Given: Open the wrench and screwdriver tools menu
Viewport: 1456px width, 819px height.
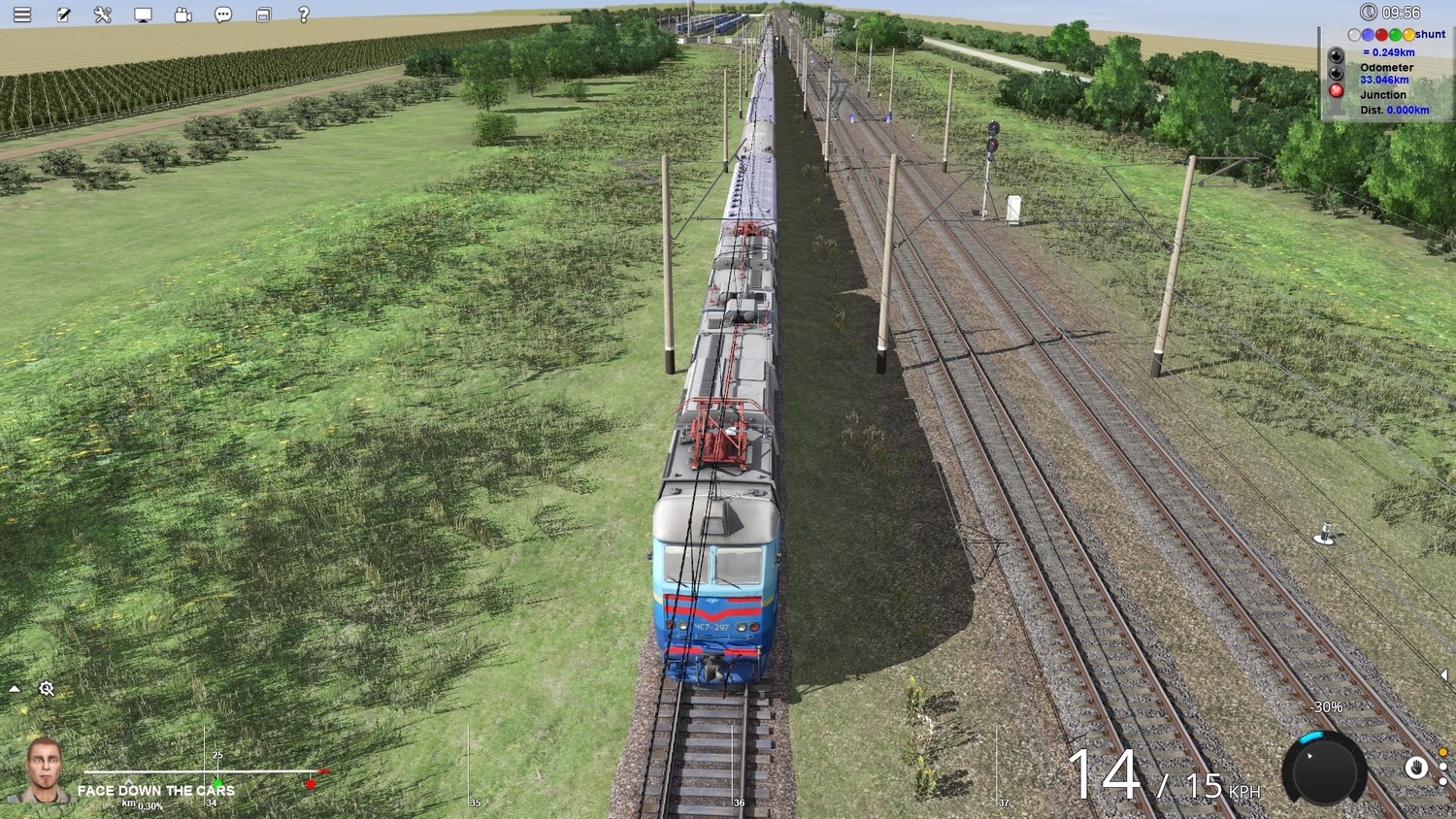Looking at the screenshot, I should (x=103, y=15).
